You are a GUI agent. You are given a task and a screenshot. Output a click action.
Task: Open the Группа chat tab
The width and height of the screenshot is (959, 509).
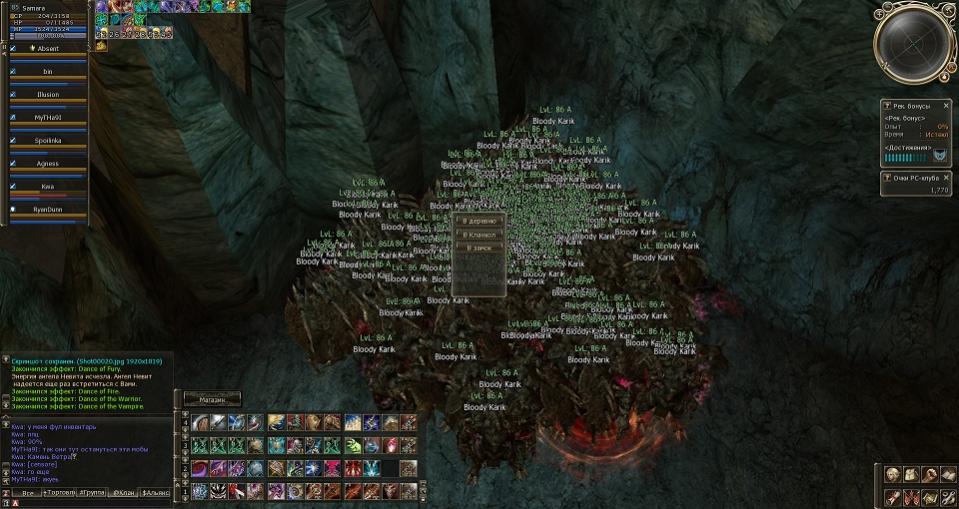pyautogui.click(x=93, y=493)
